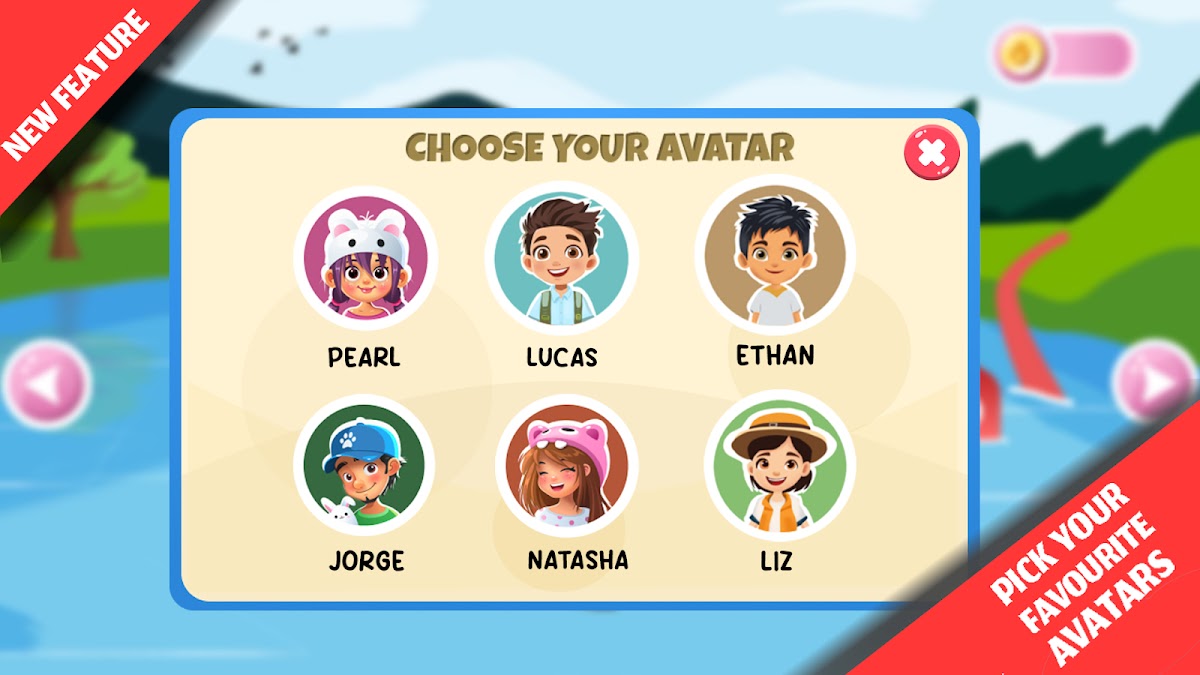
Task: Click the pink left arrow button
Action: pyautogui.click(x=47, y=383)
